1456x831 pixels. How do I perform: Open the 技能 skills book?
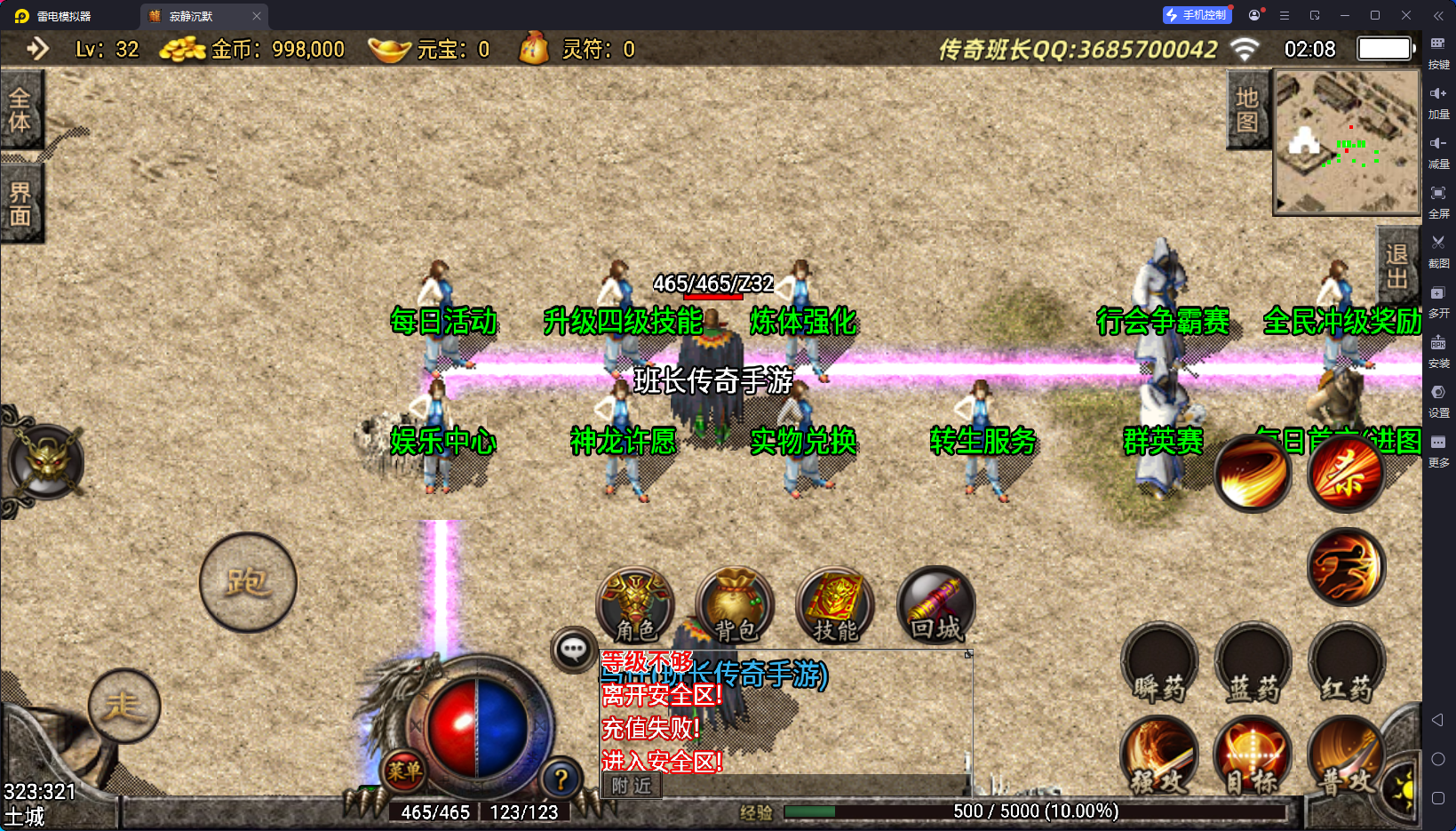835,606
